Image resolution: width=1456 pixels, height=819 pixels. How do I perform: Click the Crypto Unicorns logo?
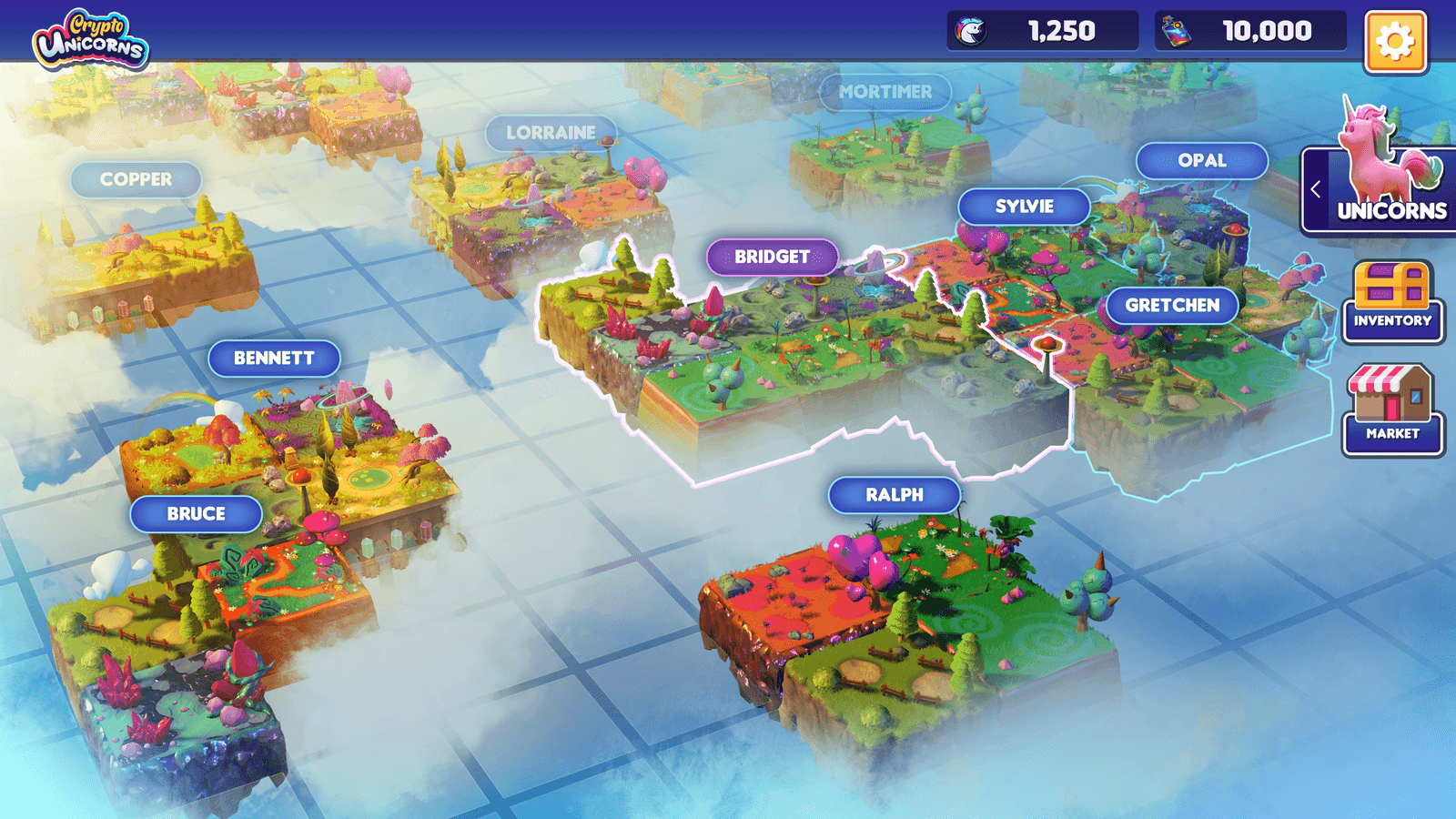(90, 40)
